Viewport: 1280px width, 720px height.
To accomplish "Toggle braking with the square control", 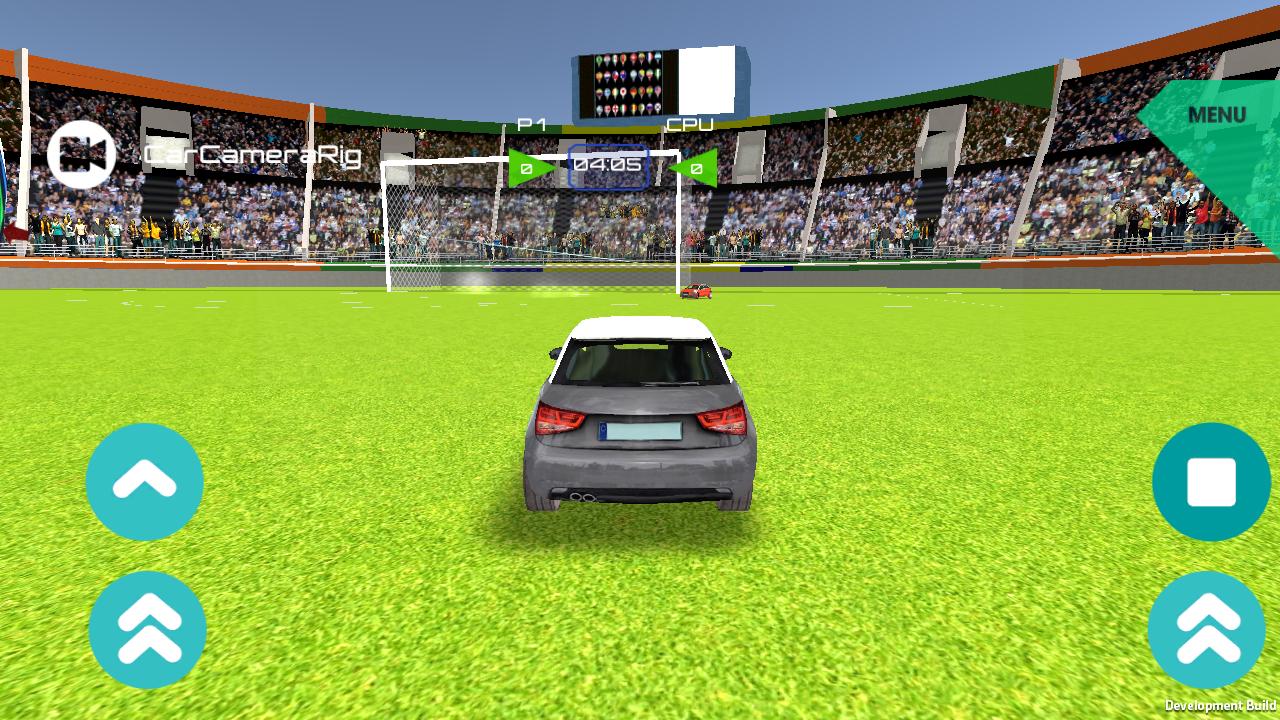I will 1210,483.
